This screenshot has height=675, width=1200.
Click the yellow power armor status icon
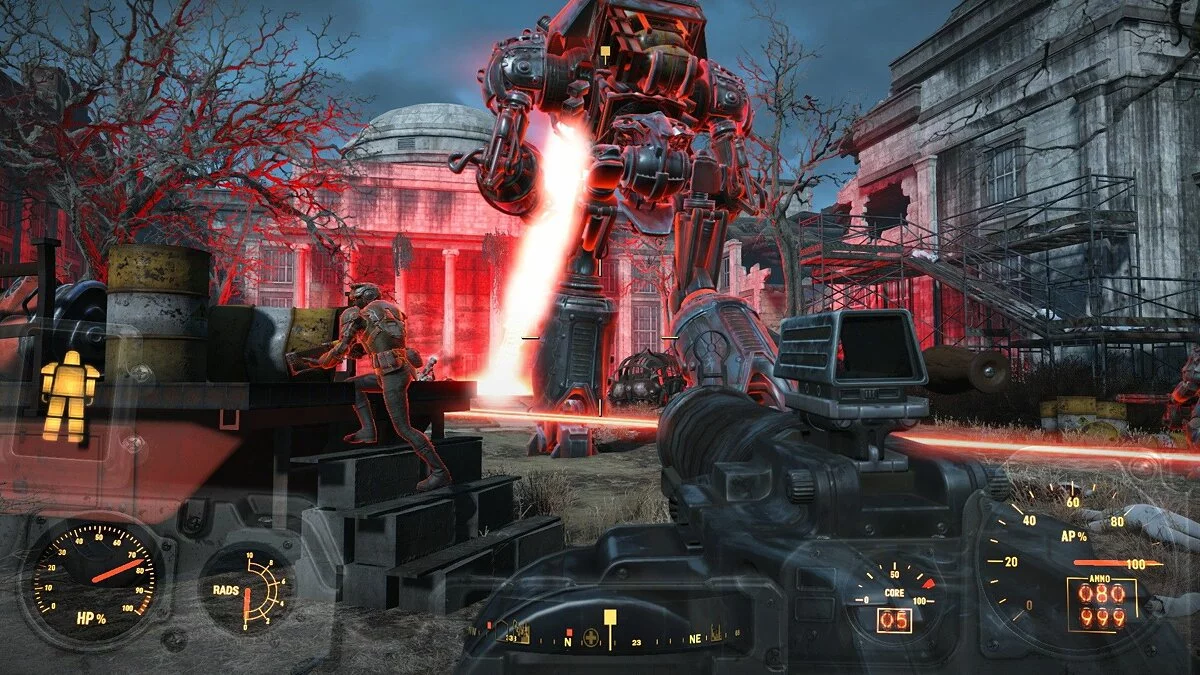(69, 395)
